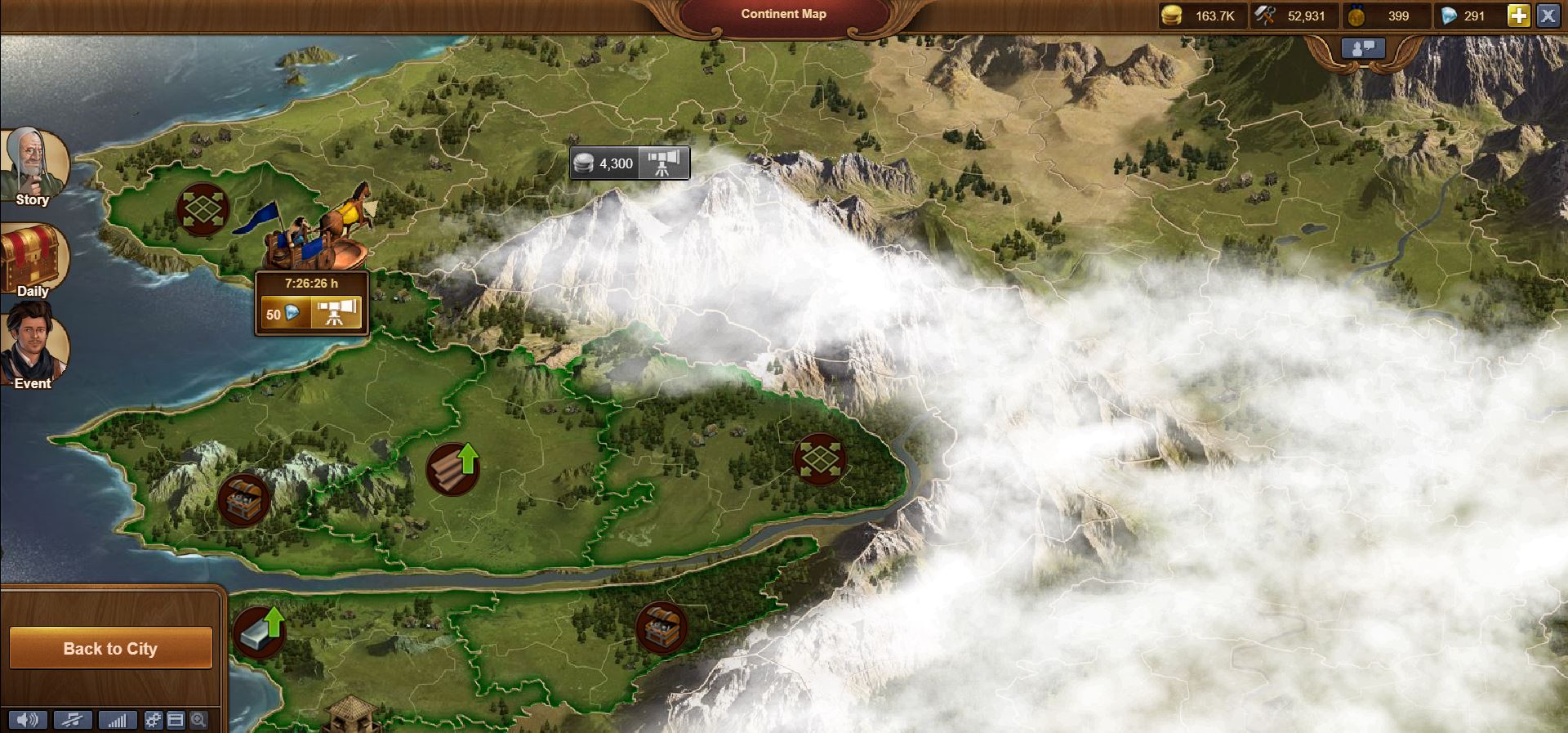The width and height of the screenshot is (1568, 733).
Task: Open the chat panel toggle button
Action: [1363, 49]
